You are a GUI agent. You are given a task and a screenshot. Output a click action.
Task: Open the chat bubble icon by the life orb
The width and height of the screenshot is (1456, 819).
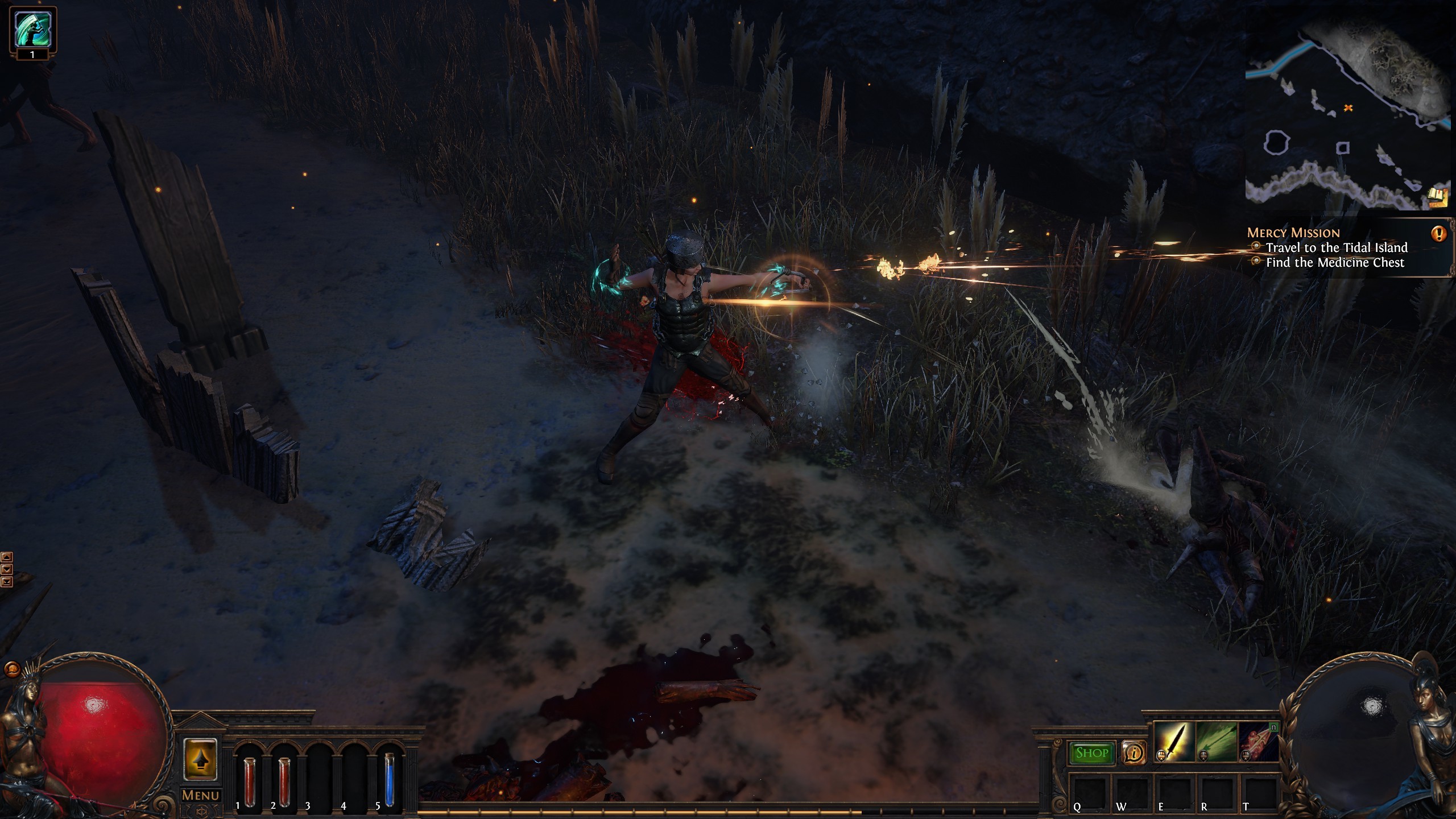tap(10, 669)
